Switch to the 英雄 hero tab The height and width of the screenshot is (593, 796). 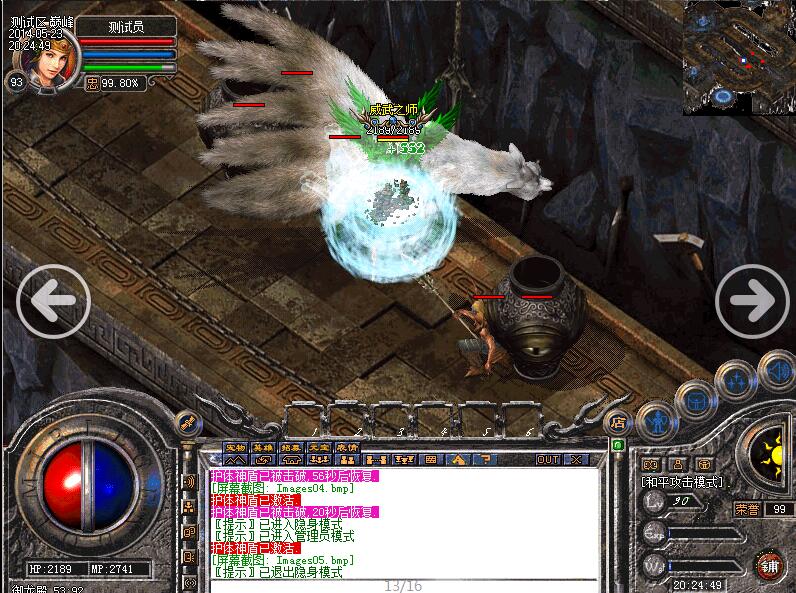point(263,447)
